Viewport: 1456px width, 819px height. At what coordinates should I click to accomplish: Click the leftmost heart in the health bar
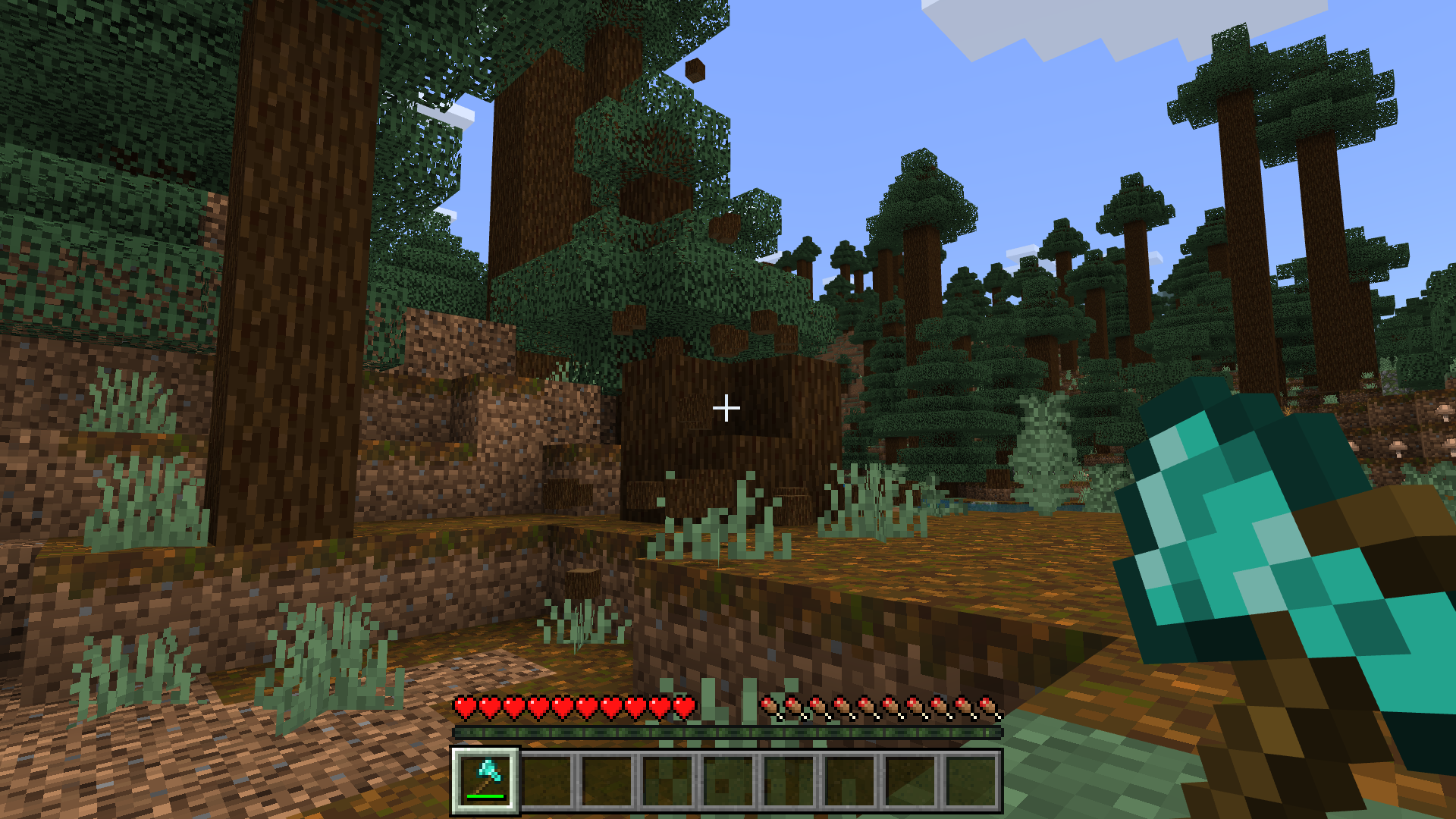(463, 706)
